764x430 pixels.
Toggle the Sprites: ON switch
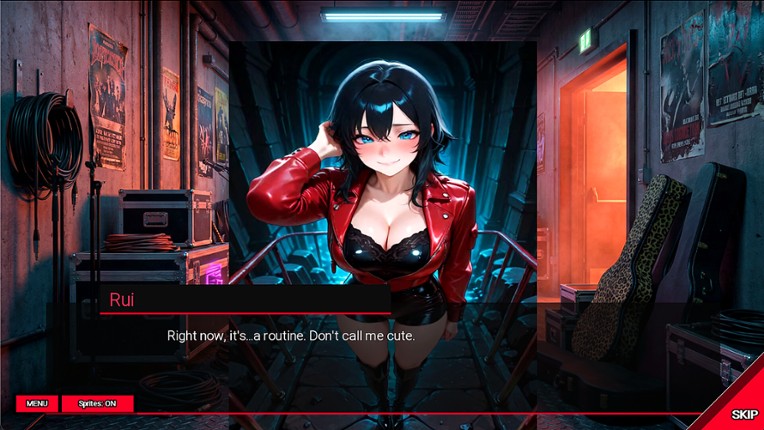coord(97,403)
